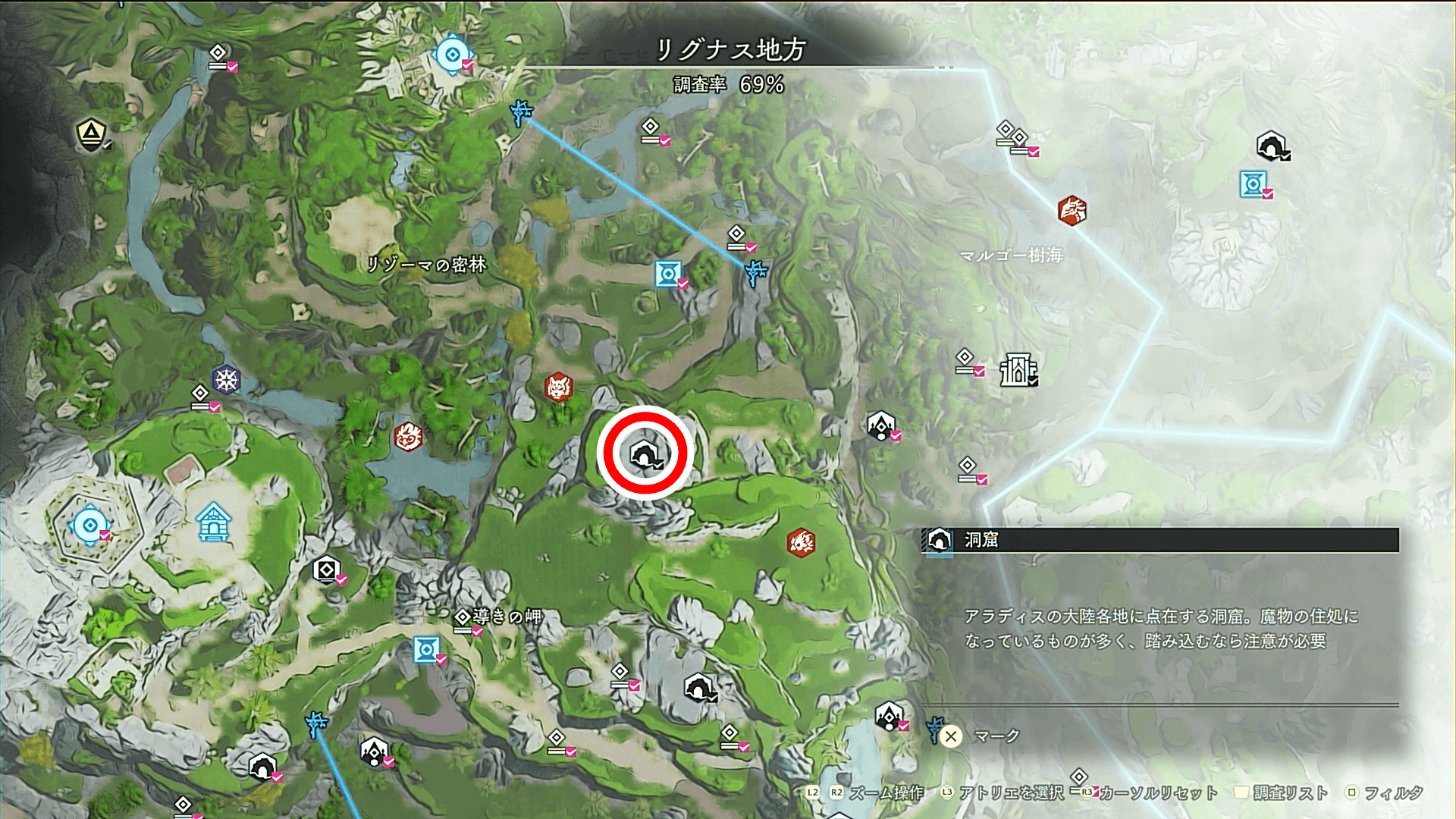The width and height of the screenshot is (1456, 819).
Task: Select the purple compass-wheel map marker
Action: 226,379
